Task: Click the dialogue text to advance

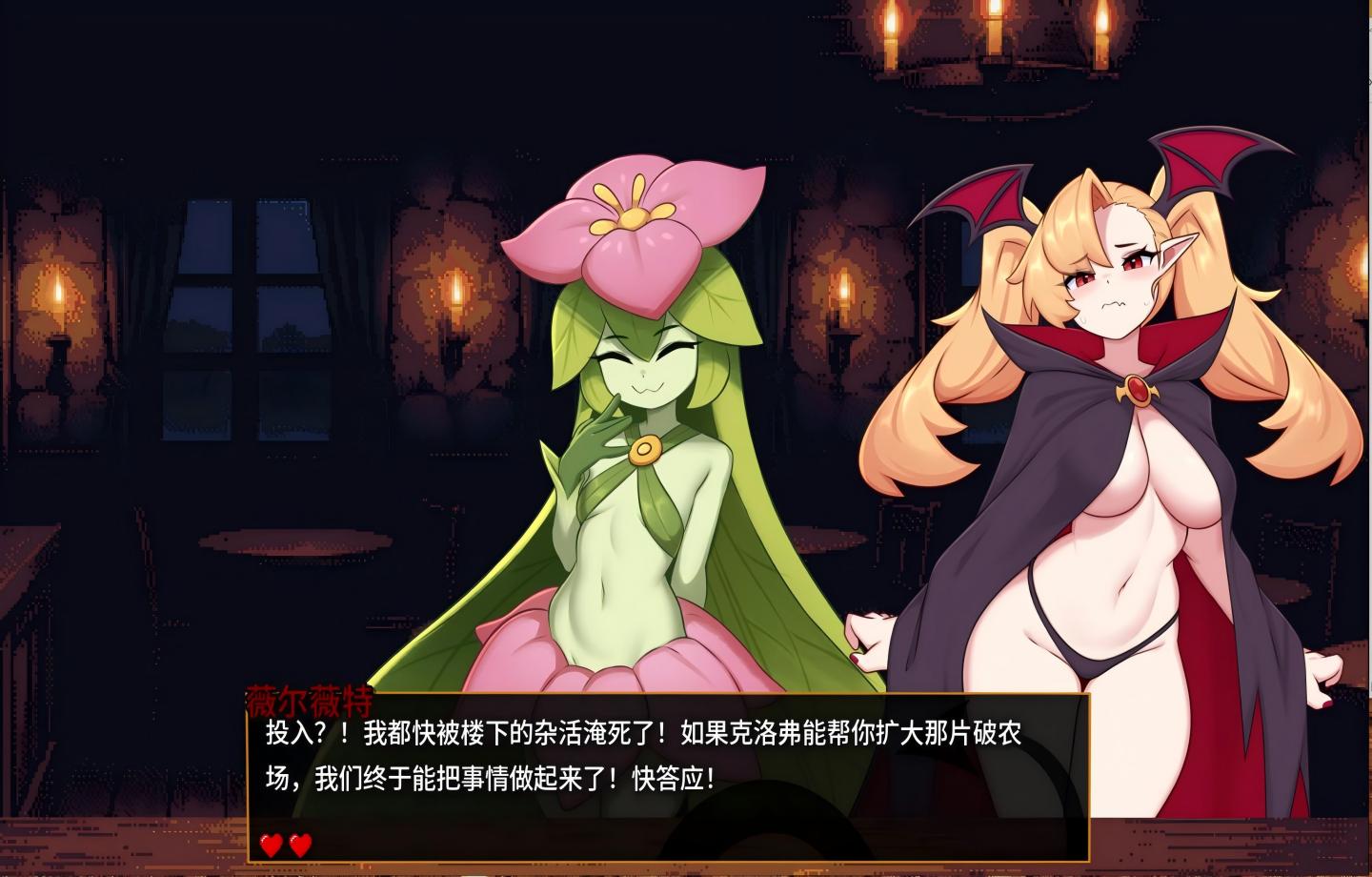Action: coord(648,753)
